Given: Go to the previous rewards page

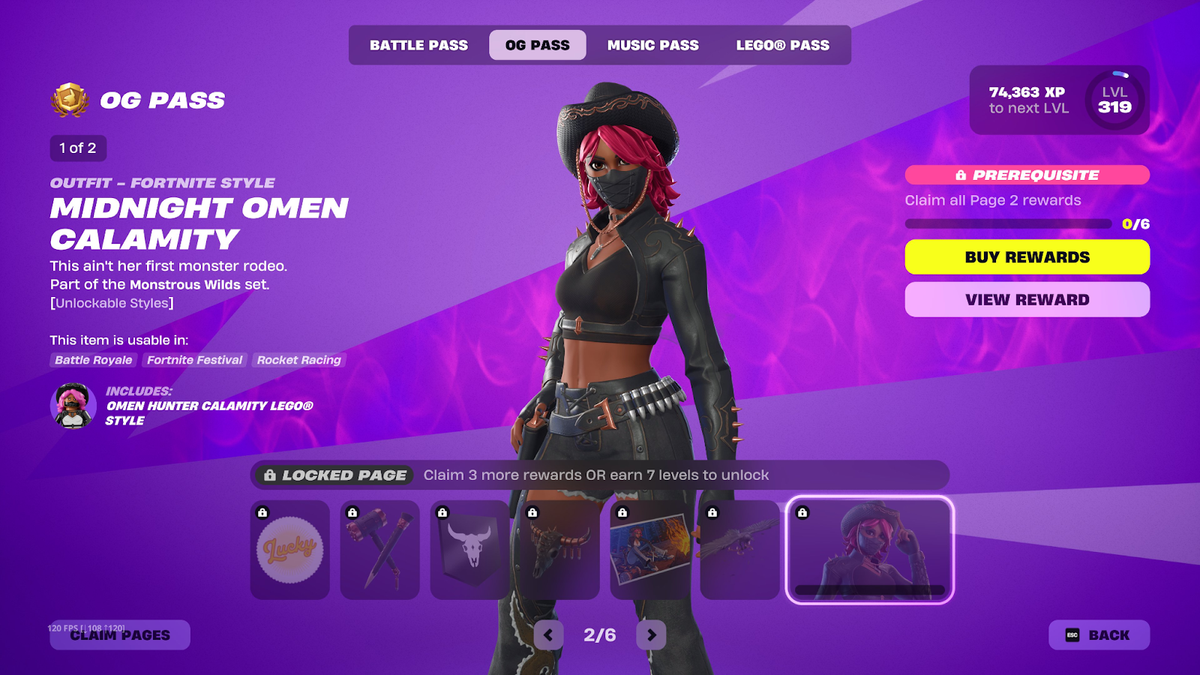Looking at the screenshot, I should click(x=548, y=634).
